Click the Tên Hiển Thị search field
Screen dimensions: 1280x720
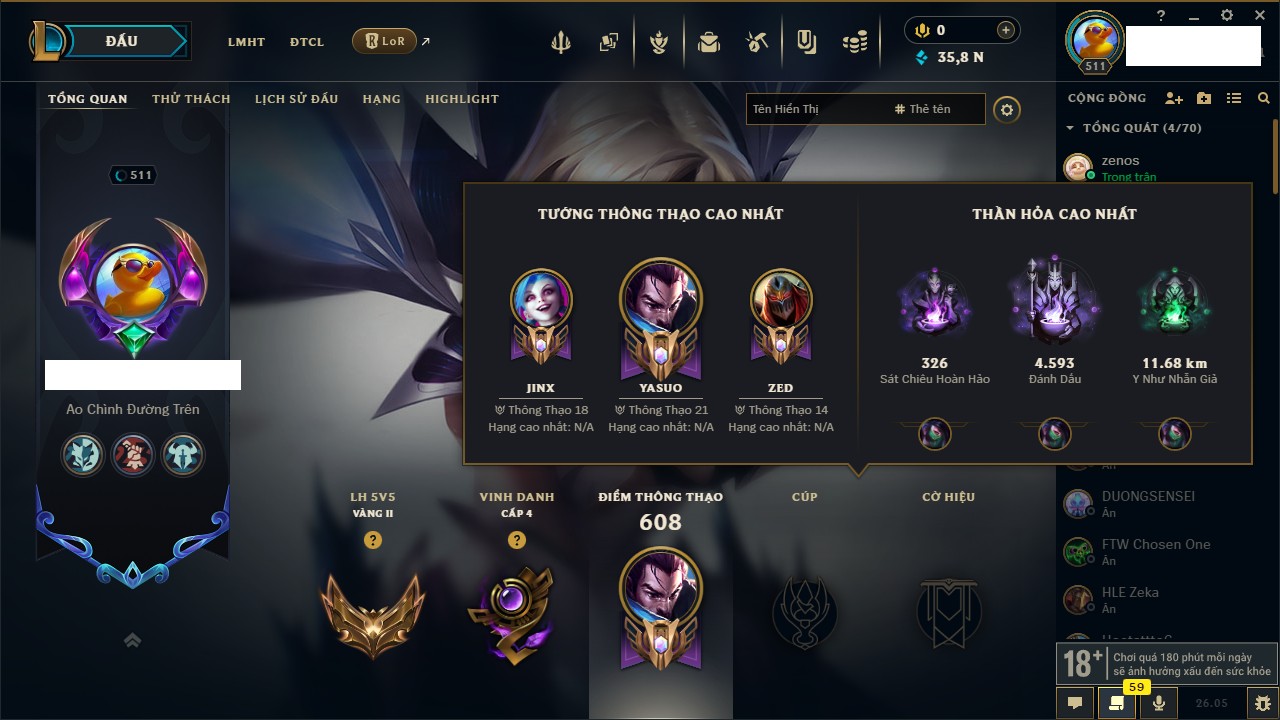815,109
